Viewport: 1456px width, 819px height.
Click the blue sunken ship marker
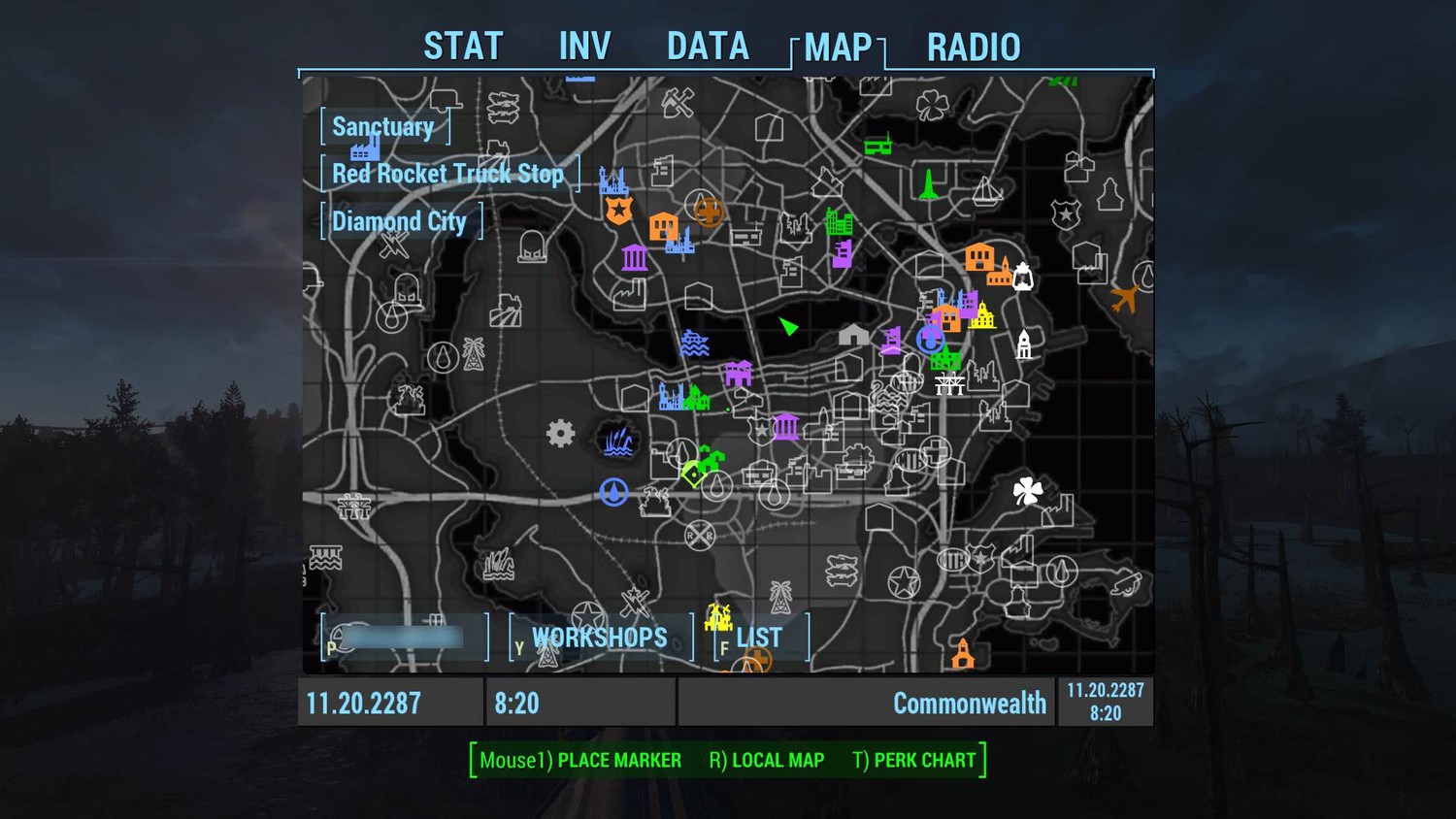click(694, 343)
